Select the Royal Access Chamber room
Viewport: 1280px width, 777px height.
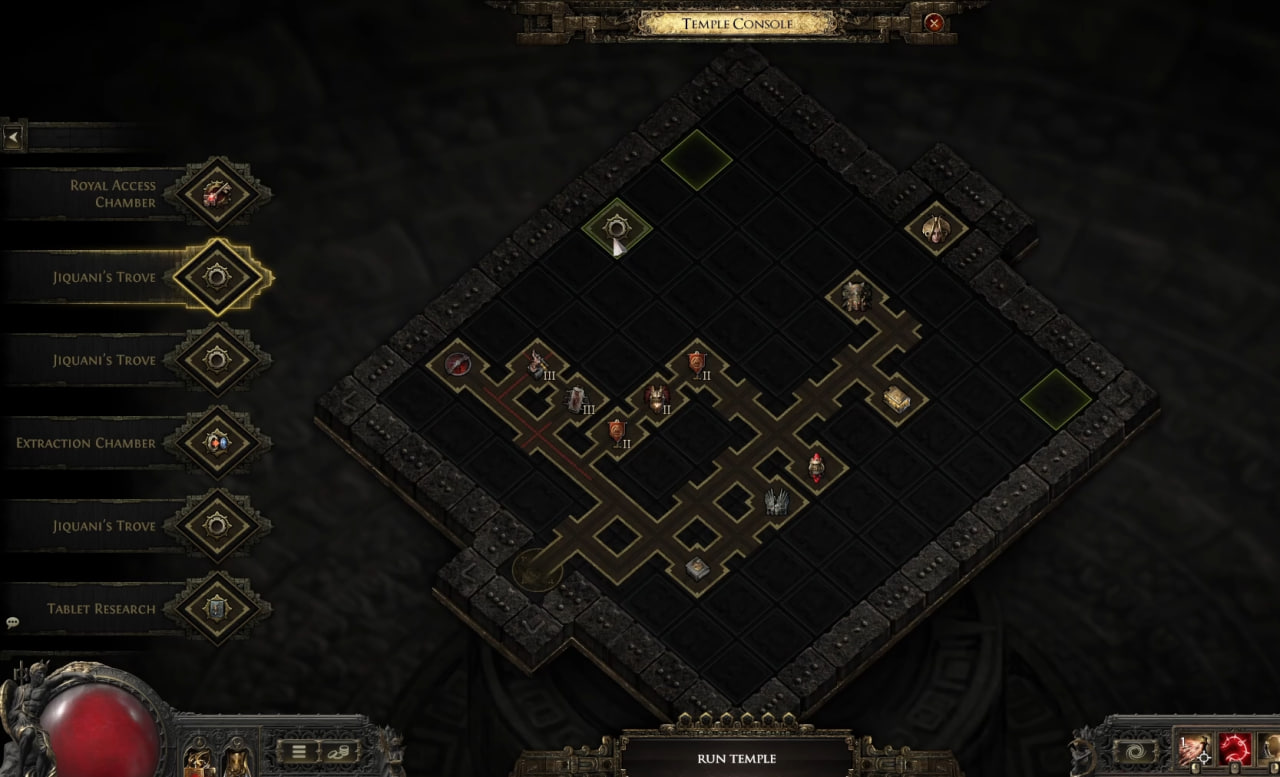tap(217, 193)
